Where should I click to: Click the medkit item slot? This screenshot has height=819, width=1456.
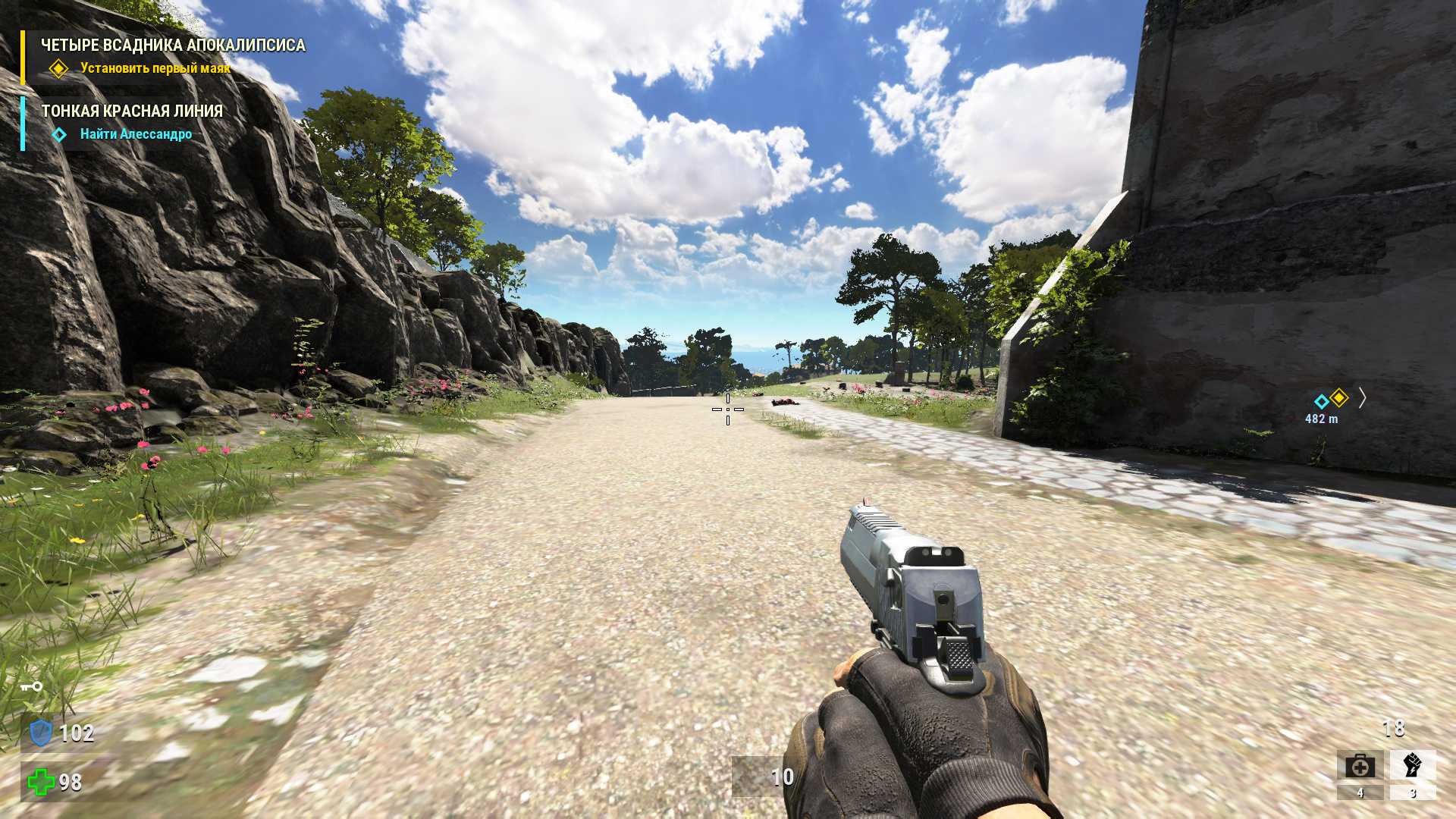coord(1360,766)
